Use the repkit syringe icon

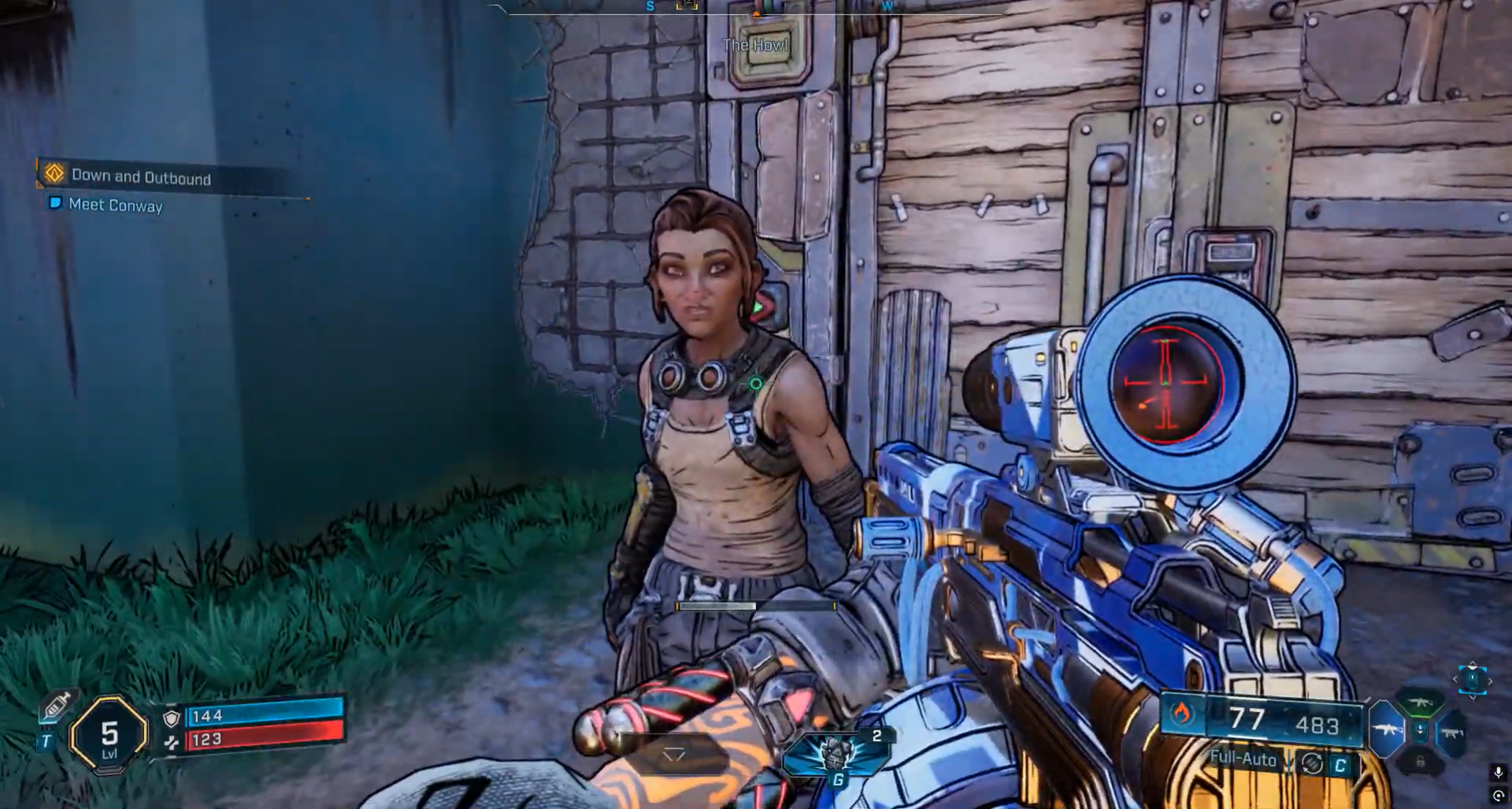point(57,705)
